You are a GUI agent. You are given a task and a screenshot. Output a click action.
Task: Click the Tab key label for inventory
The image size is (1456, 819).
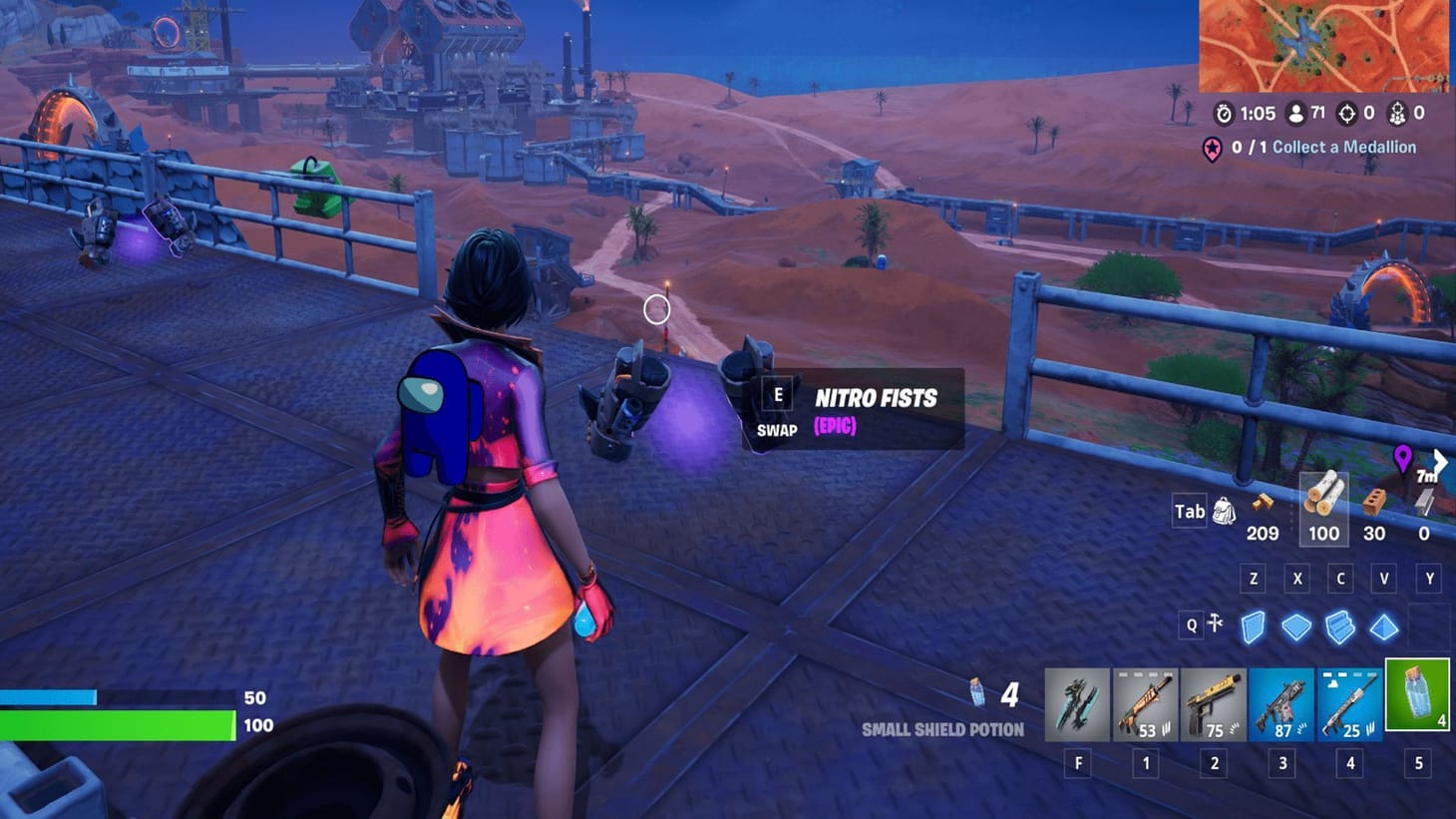[x=1188, y=511]
